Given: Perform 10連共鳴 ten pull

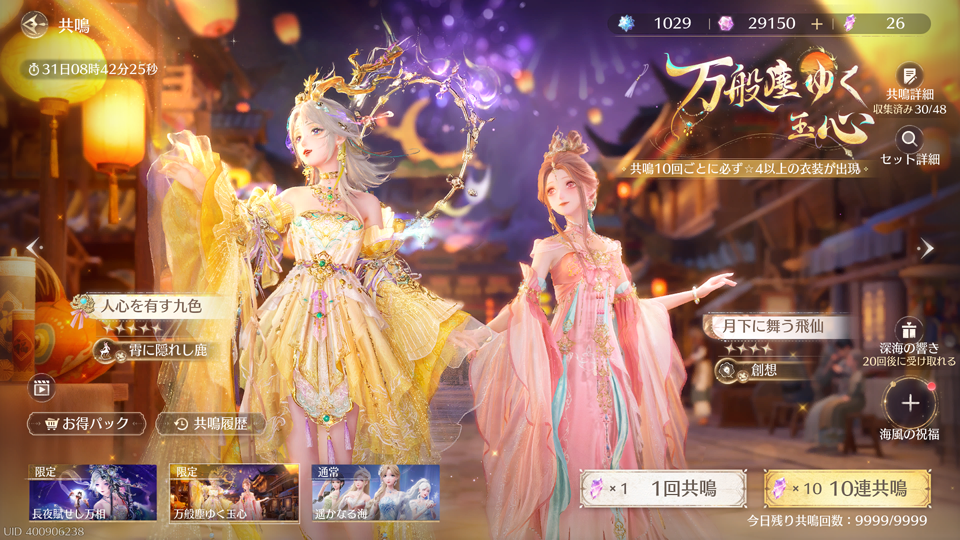Looking at the screenshot, I should pyautogui.click(x=846, y=489).
